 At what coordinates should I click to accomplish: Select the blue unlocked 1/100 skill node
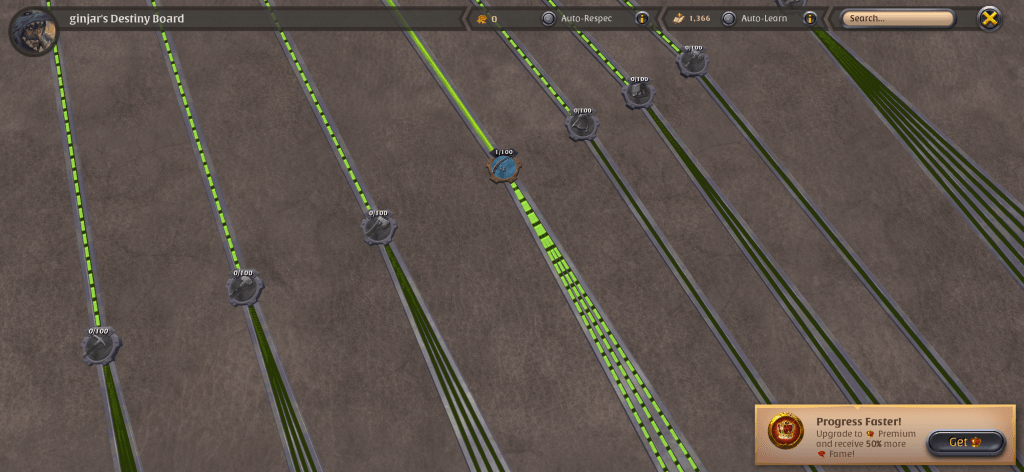(504, 167)
